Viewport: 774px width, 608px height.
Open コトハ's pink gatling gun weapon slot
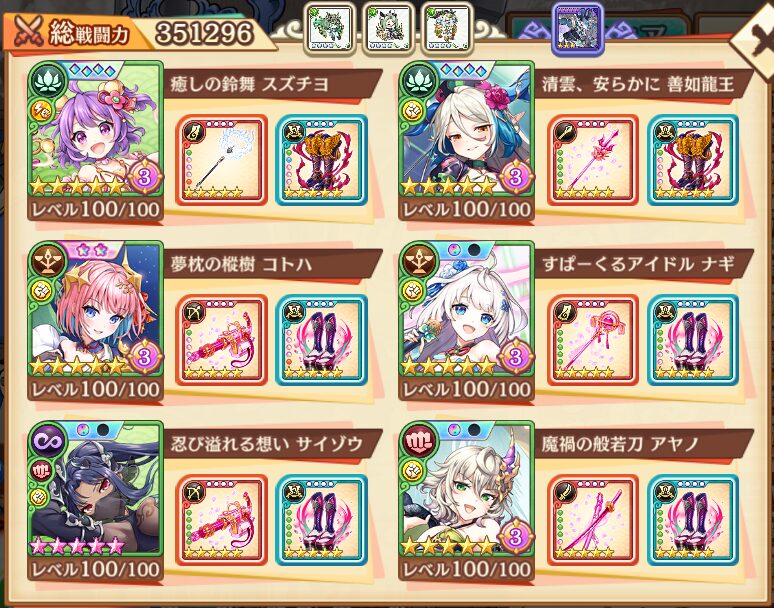[x=220, y=340]
